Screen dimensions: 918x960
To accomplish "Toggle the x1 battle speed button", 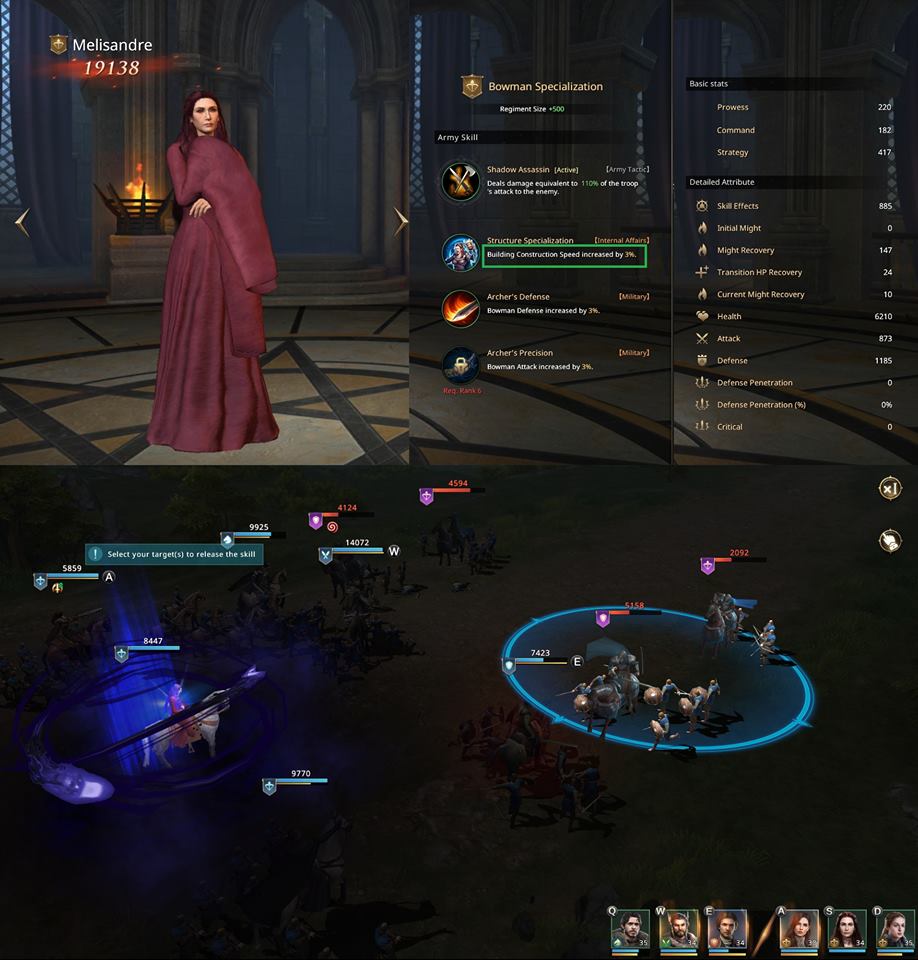I will tap(888, 488).
